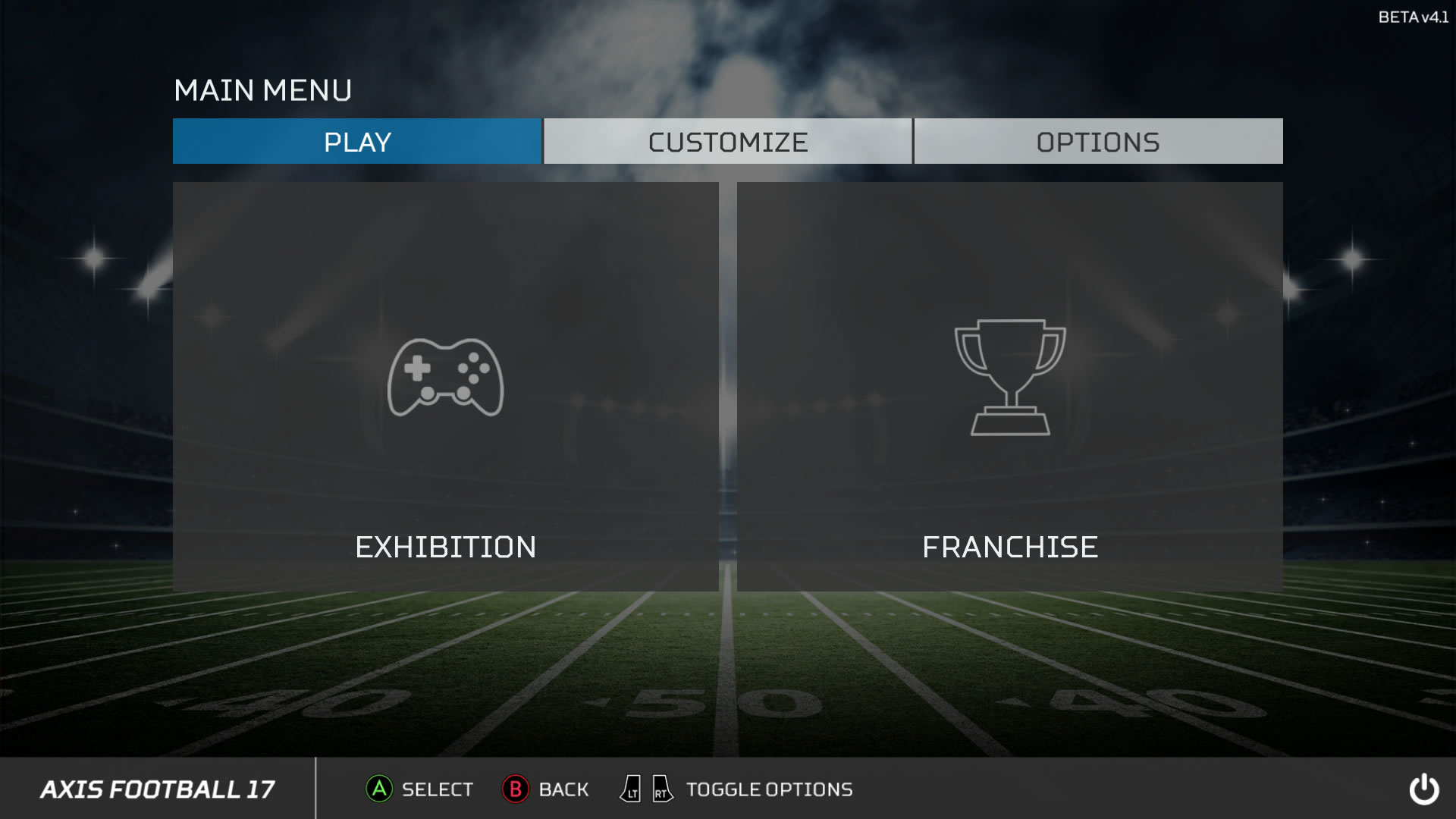
Task: Toggle to the previous options set via LT
Action: tap(629, 789)
